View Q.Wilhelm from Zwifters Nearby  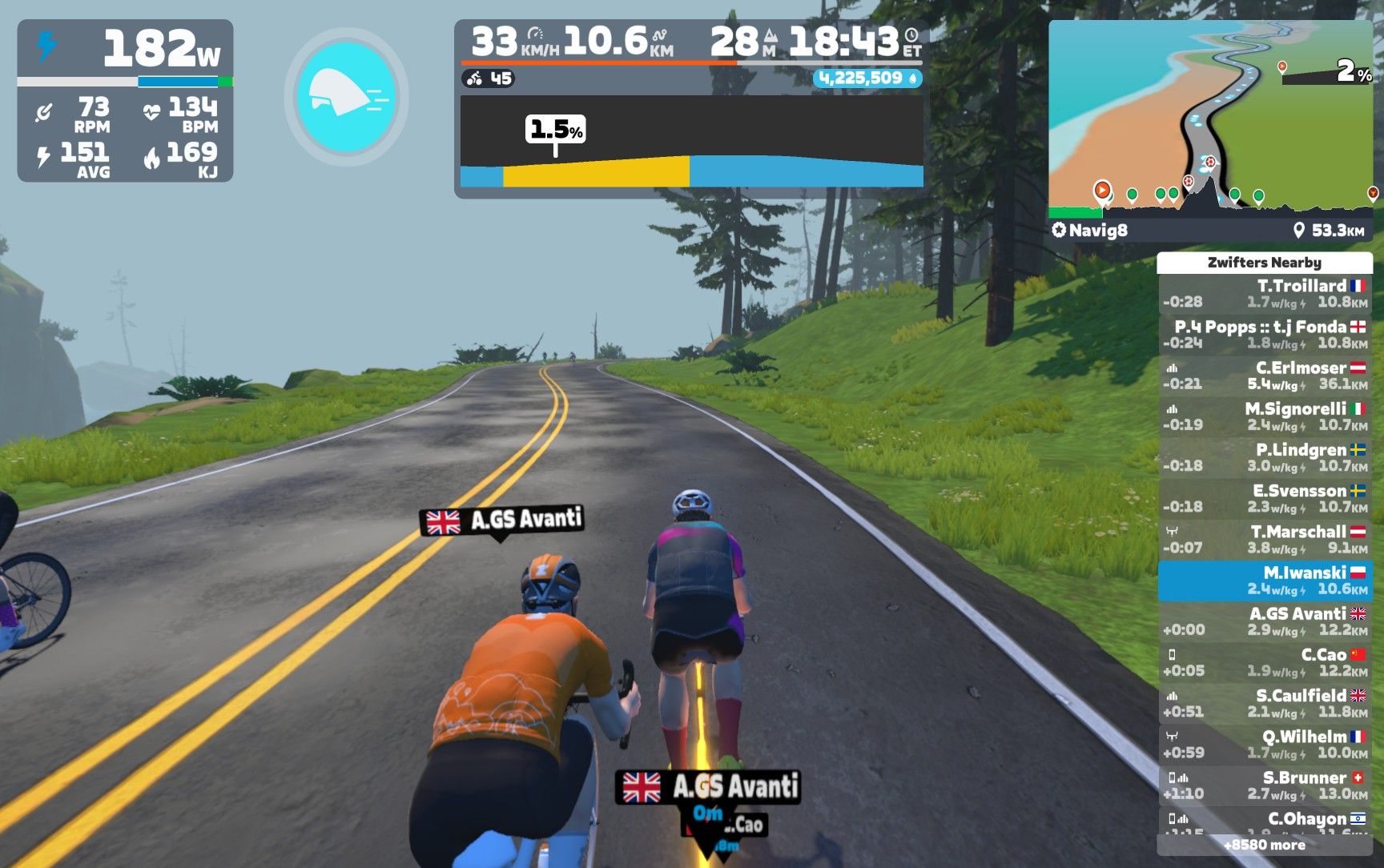[1265, 744]
